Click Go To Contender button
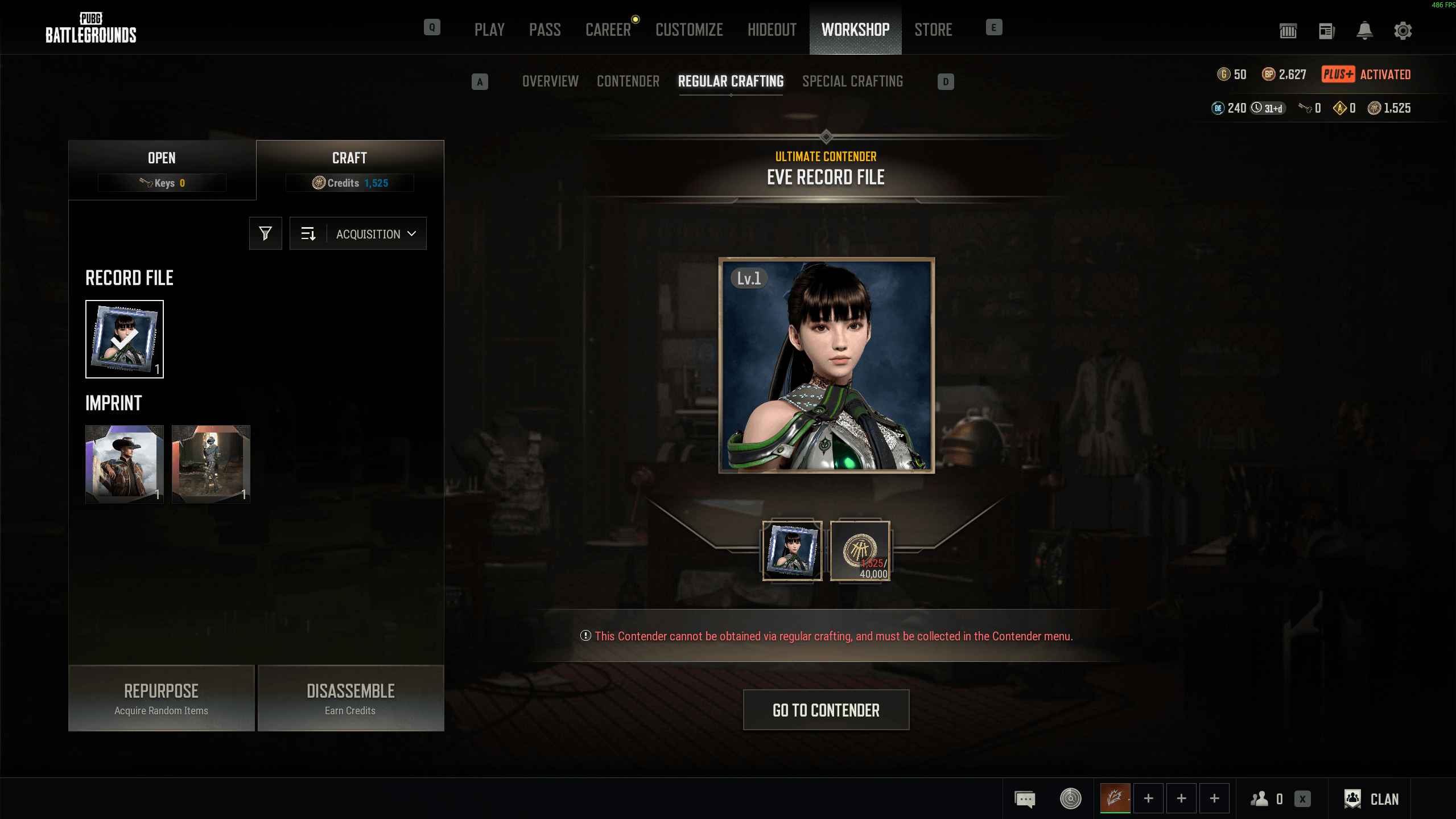This screenshot has height=819, width=1456. tap(826, 710)
